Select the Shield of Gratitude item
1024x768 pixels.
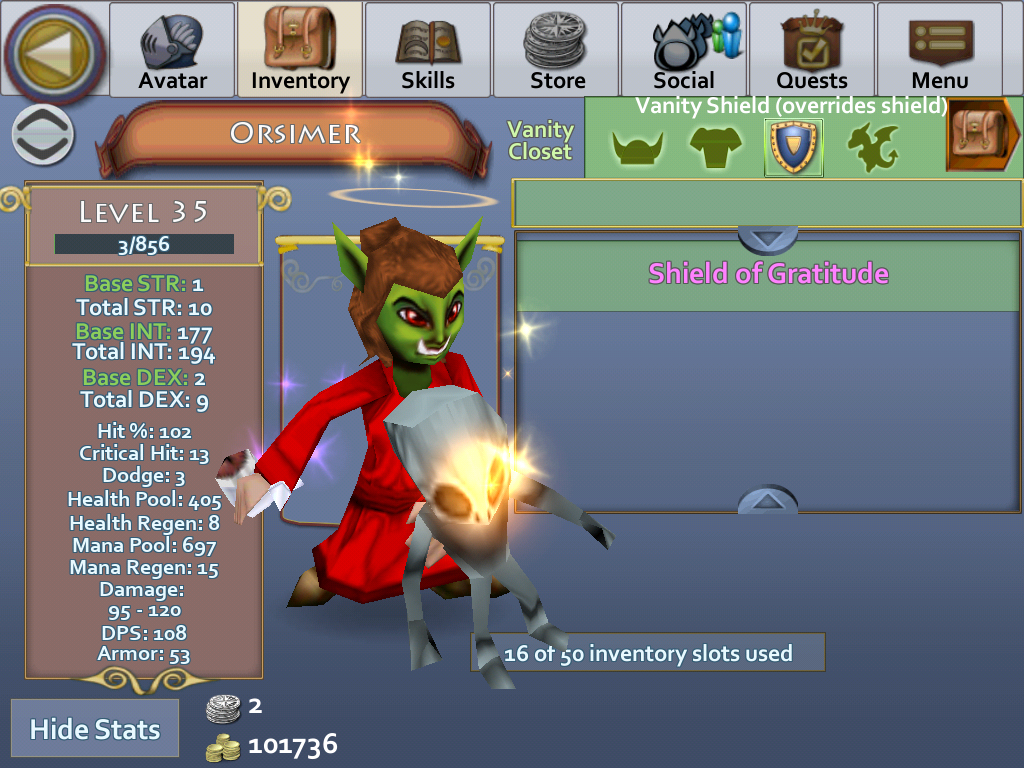click(x=768, y=274)
